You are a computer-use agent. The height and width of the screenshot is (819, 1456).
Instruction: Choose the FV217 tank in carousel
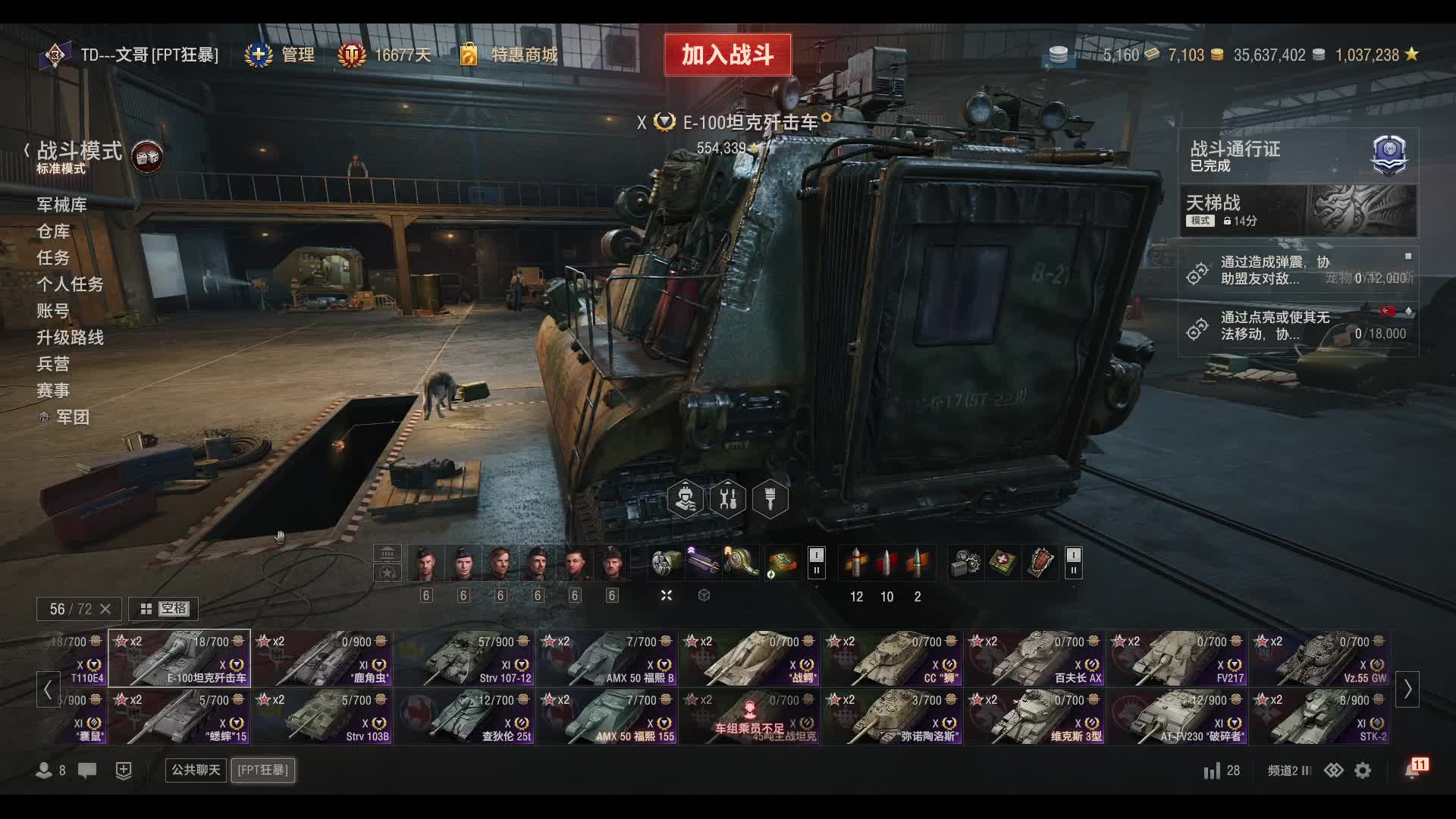[1178, 658]
